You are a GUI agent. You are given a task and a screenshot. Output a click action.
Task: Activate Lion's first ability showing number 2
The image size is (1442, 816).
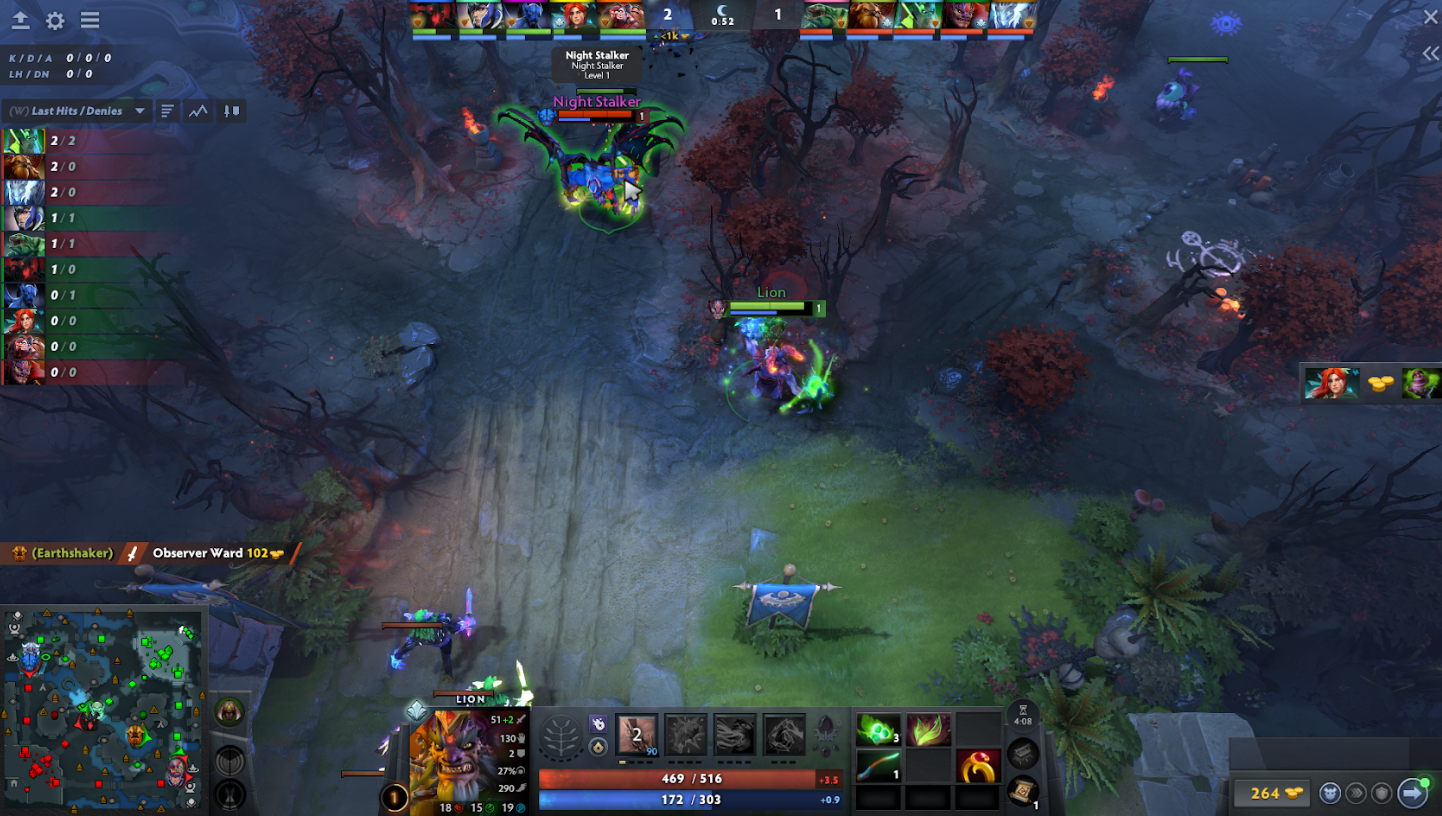[x=637, y=735]
